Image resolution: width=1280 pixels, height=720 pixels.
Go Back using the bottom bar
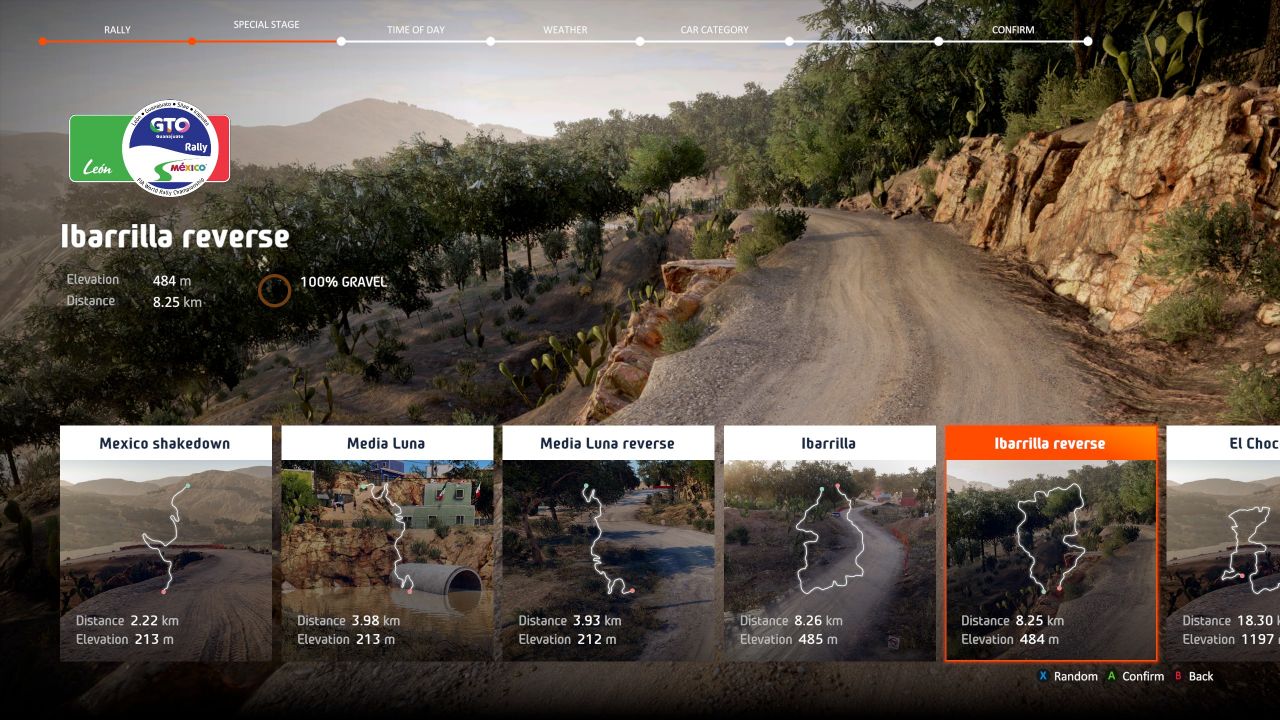tap(1194, 677)
